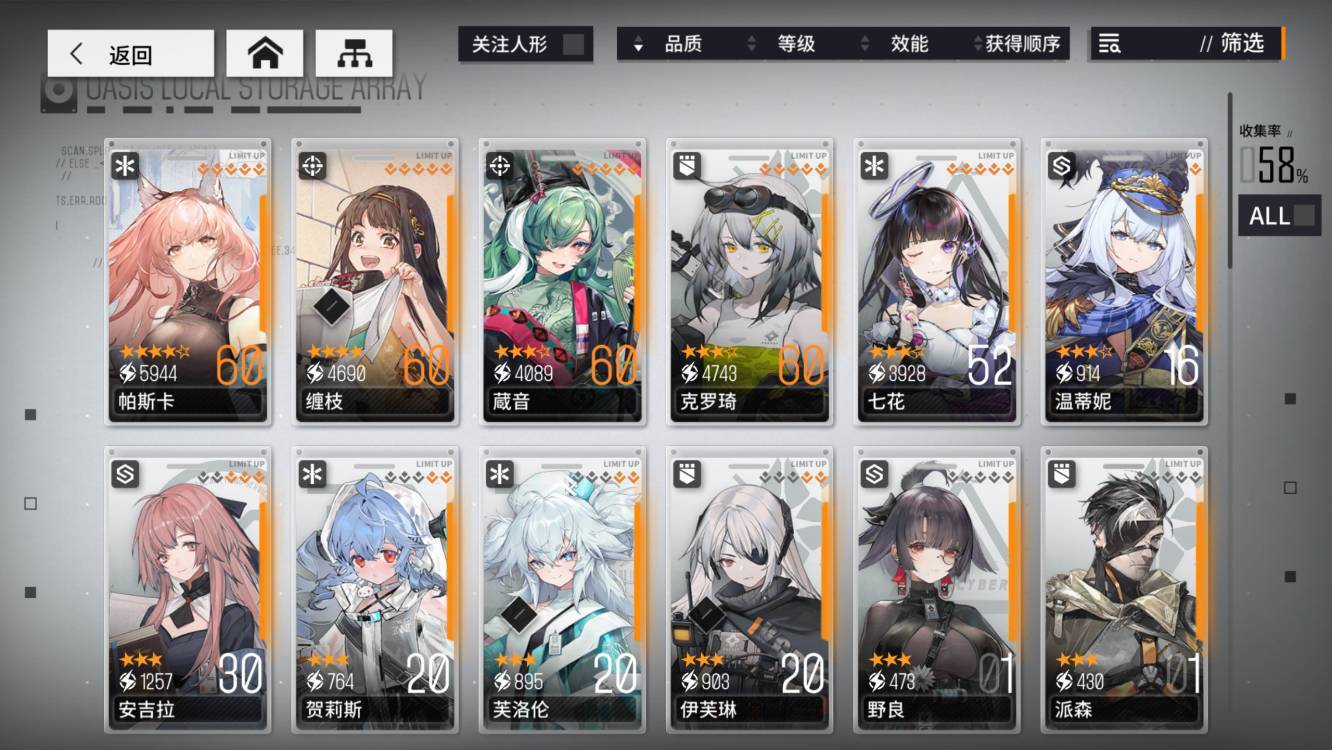The width and height of the screenshot is (1332, 750).
Task: Click the S-class icon on 温蒂妮's card
Action: 1059,164
